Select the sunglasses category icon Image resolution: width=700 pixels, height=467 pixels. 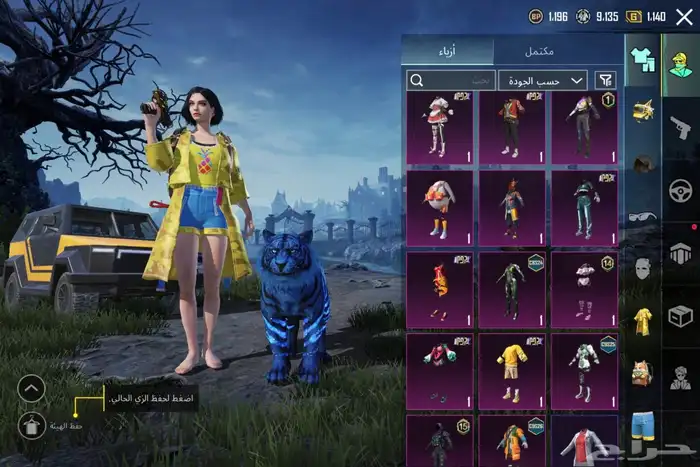coord(641,215)
